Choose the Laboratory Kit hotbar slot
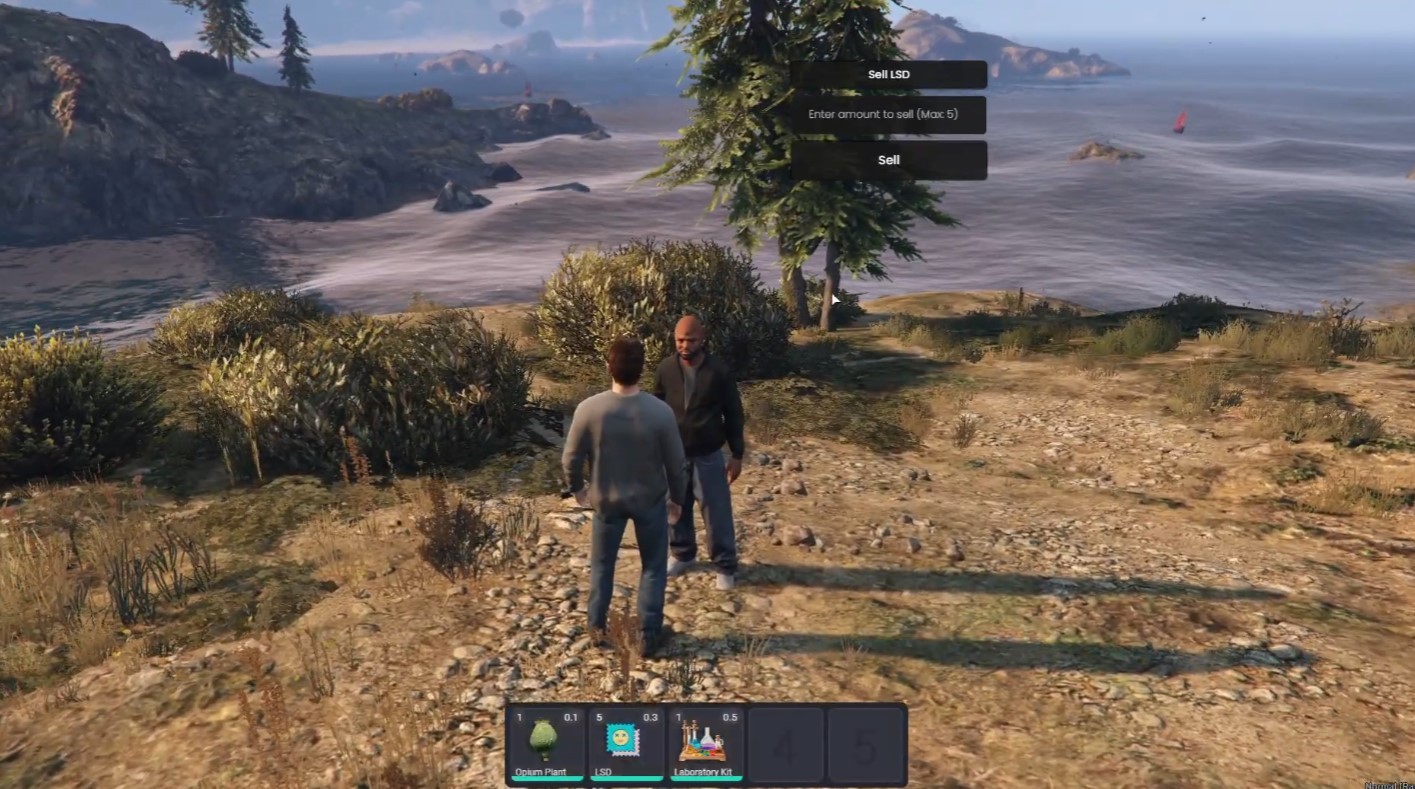This screenshot has height=789, width=1415. point(705,743)
